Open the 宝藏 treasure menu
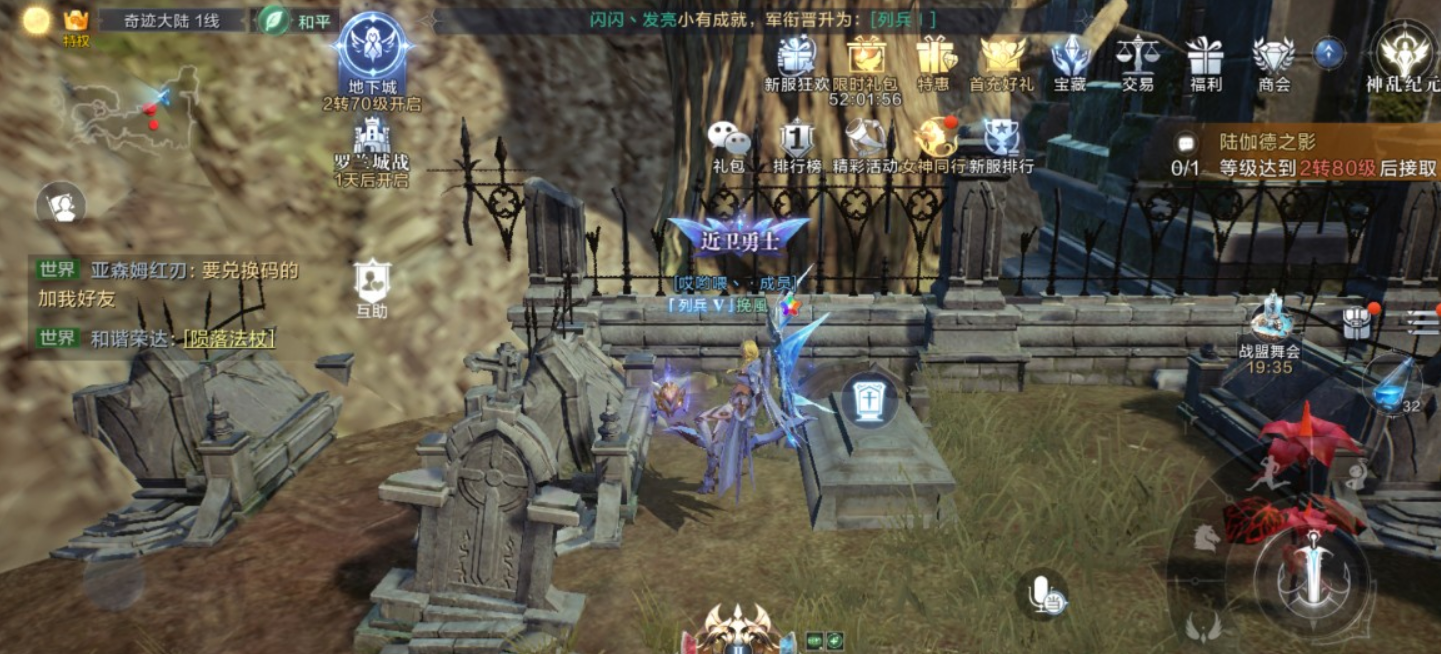The height and width of the screenshot is (654, 1441). pyautogui.click(x=1070, y=60)
